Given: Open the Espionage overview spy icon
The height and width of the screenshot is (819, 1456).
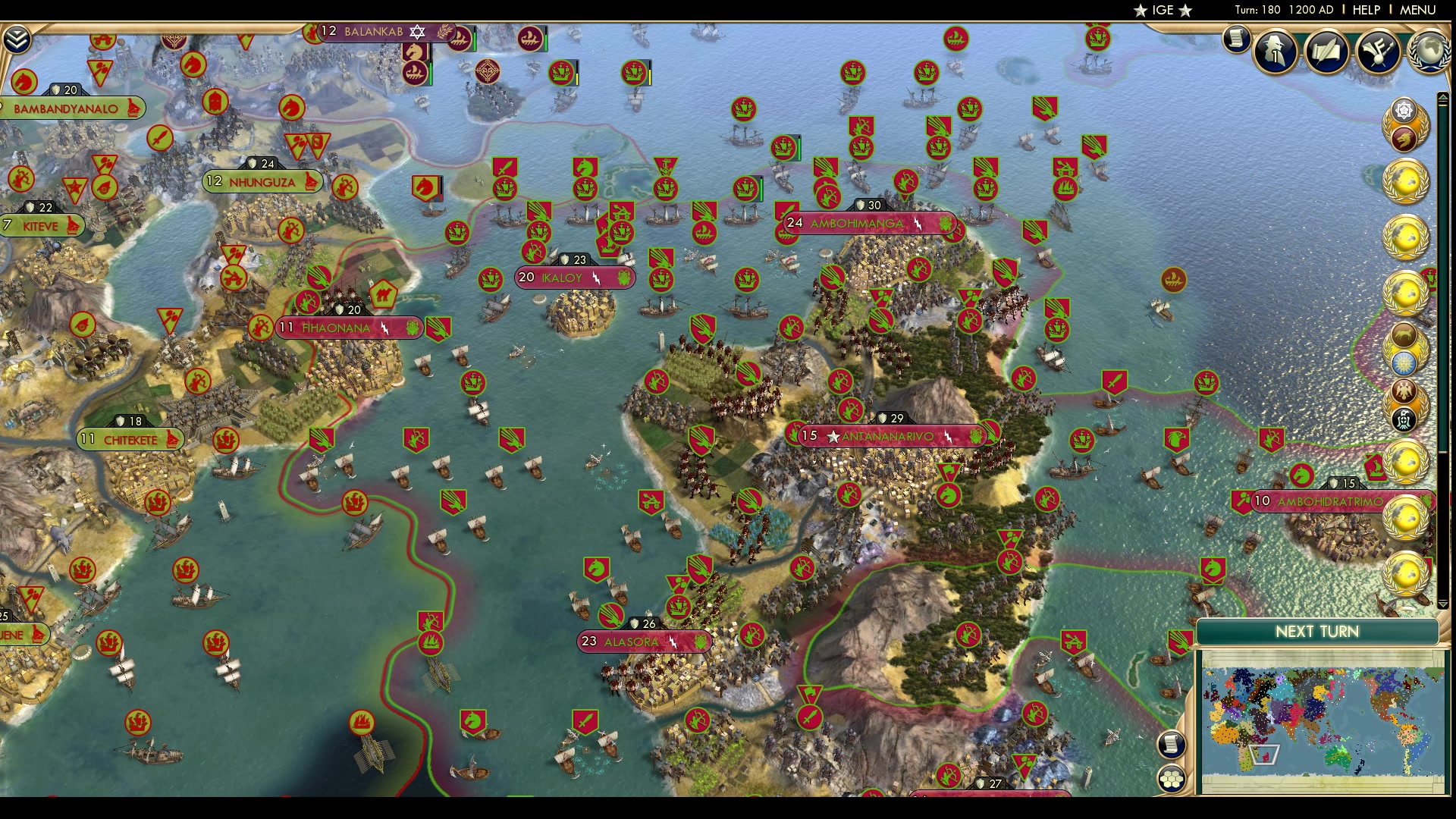Looking at the screenshot, I should [1274, 52].
